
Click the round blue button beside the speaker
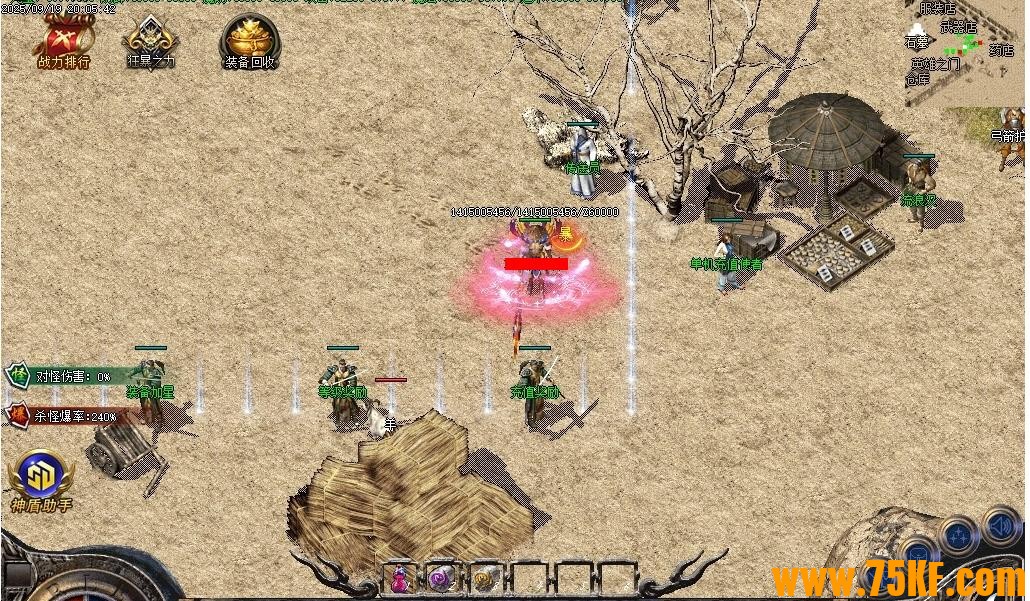tap(957, 535)
